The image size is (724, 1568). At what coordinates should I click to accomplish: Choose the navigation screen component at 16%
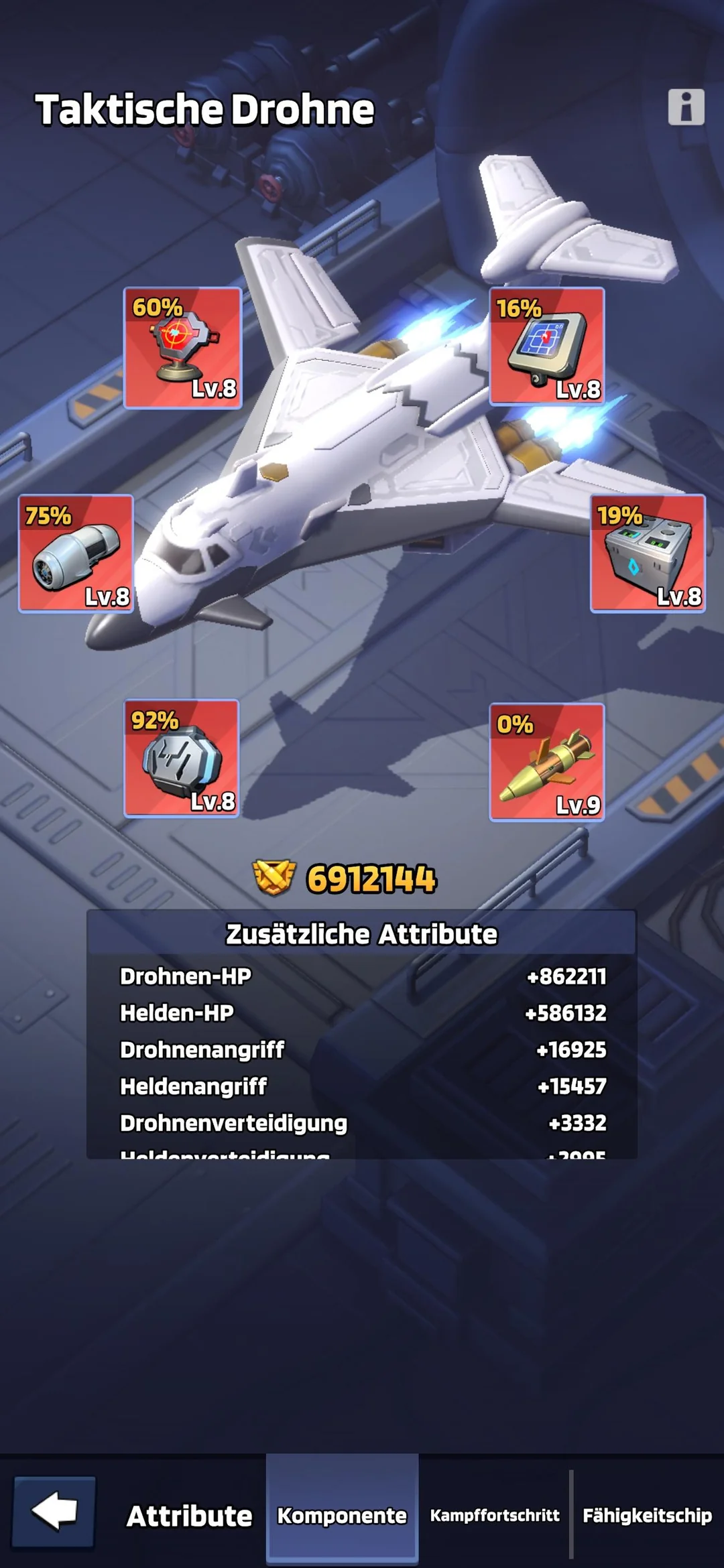(547, 346)
